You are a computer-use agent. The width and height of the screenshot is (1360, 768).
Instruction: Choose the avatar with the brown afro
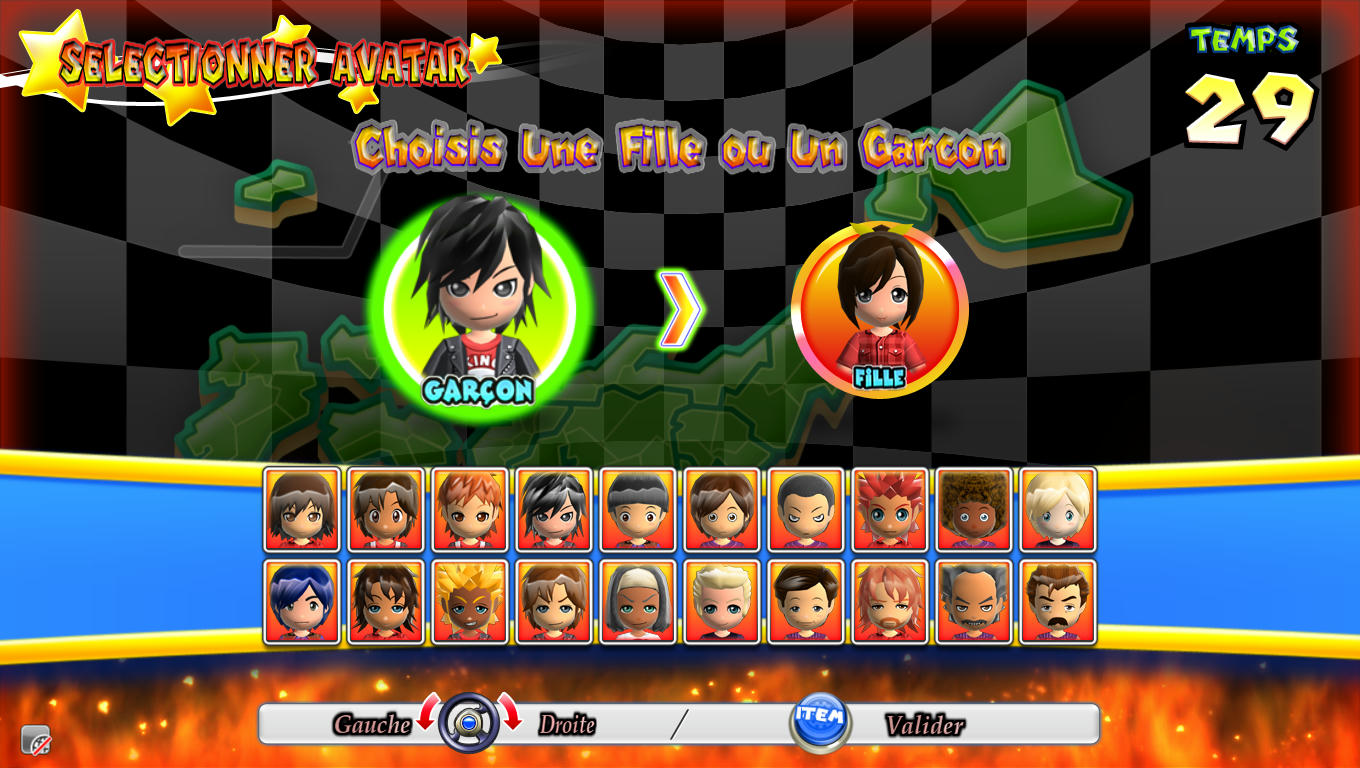point(974,509)
